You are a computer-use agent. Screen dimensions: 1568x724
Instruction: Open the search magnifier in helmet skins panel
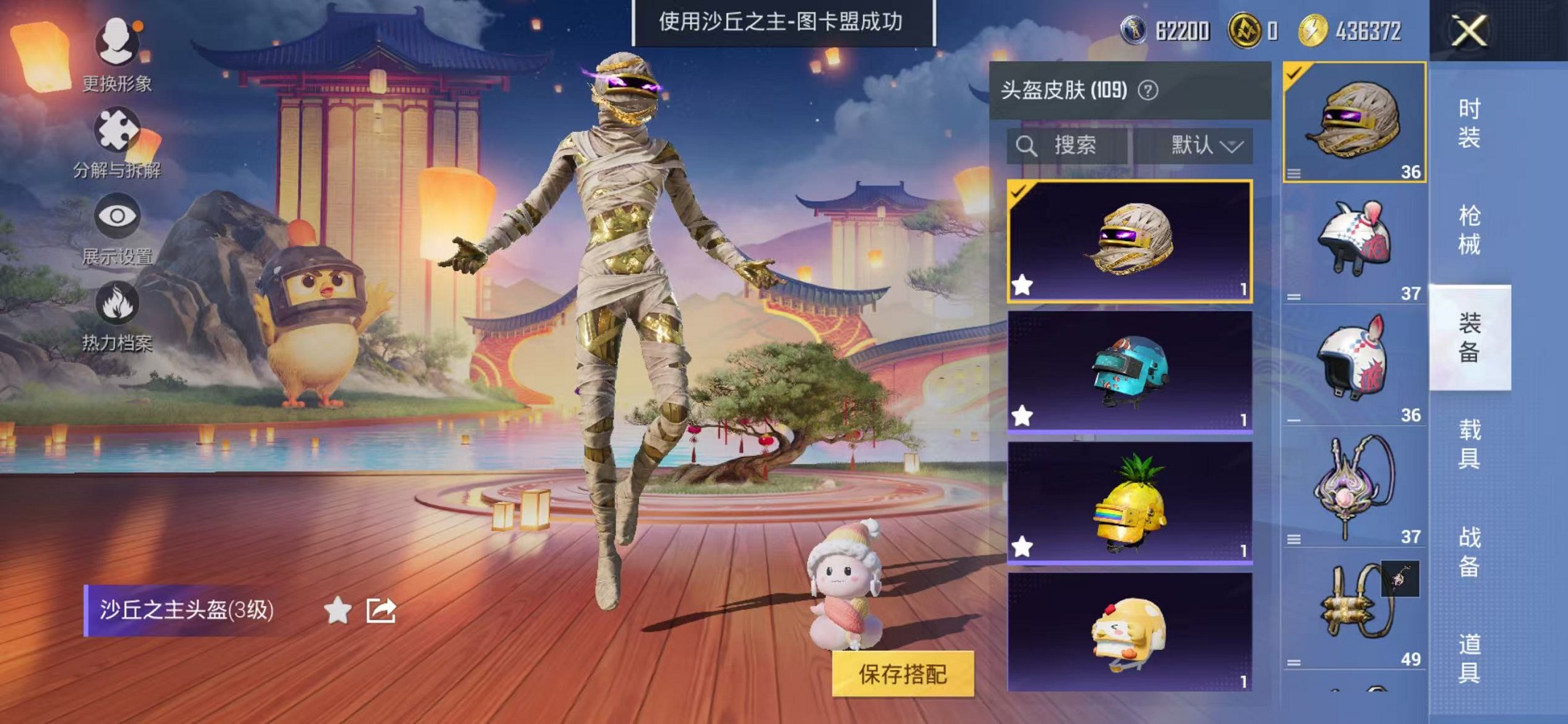pos(1027,145)
